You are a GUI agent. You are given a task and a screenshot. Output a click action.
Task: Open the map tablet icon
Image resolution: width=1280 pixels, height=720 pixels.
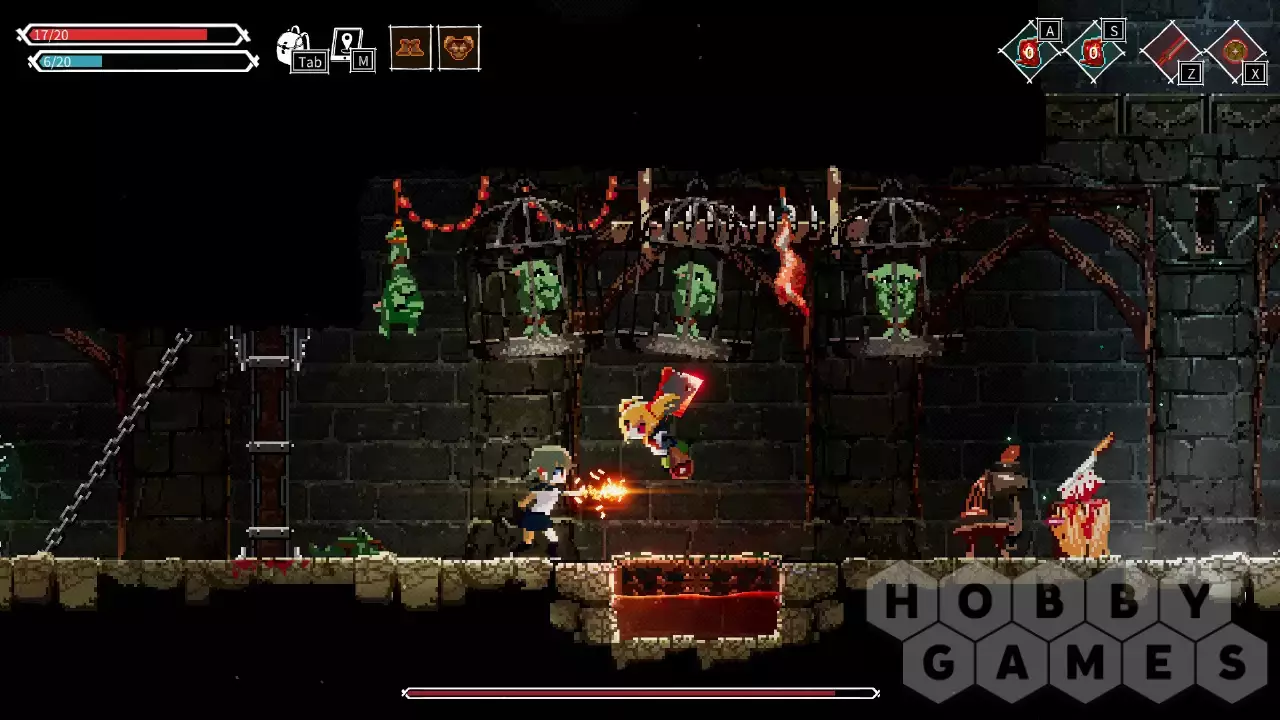[x=347, y=45]
